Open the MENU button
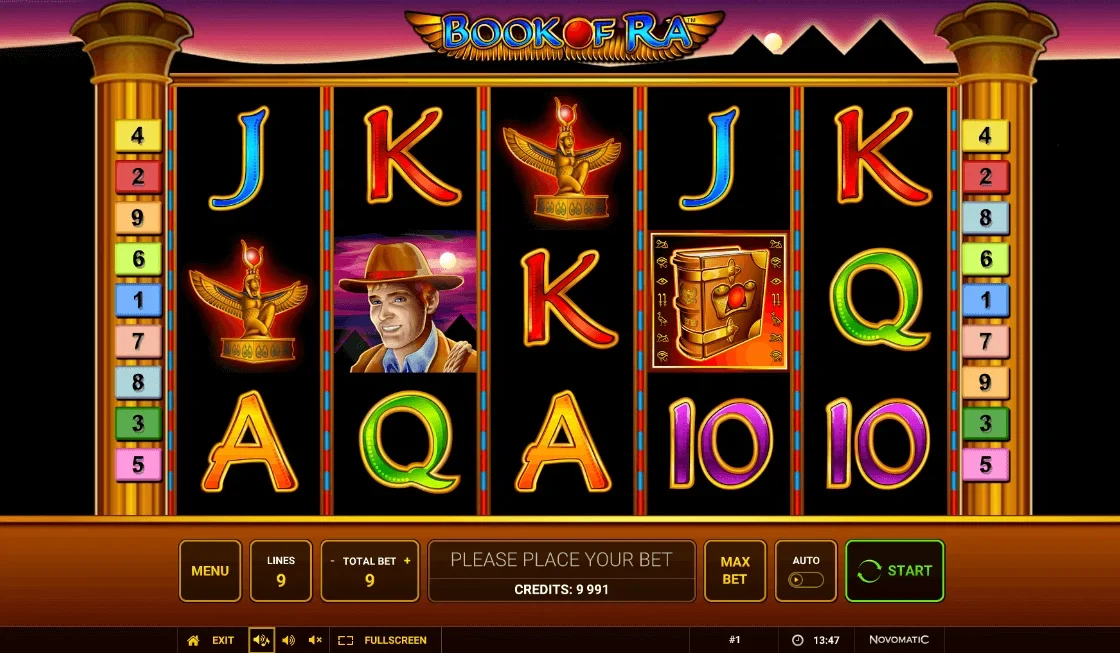Viewport: 1120px width, 653px height. (210, 571)
